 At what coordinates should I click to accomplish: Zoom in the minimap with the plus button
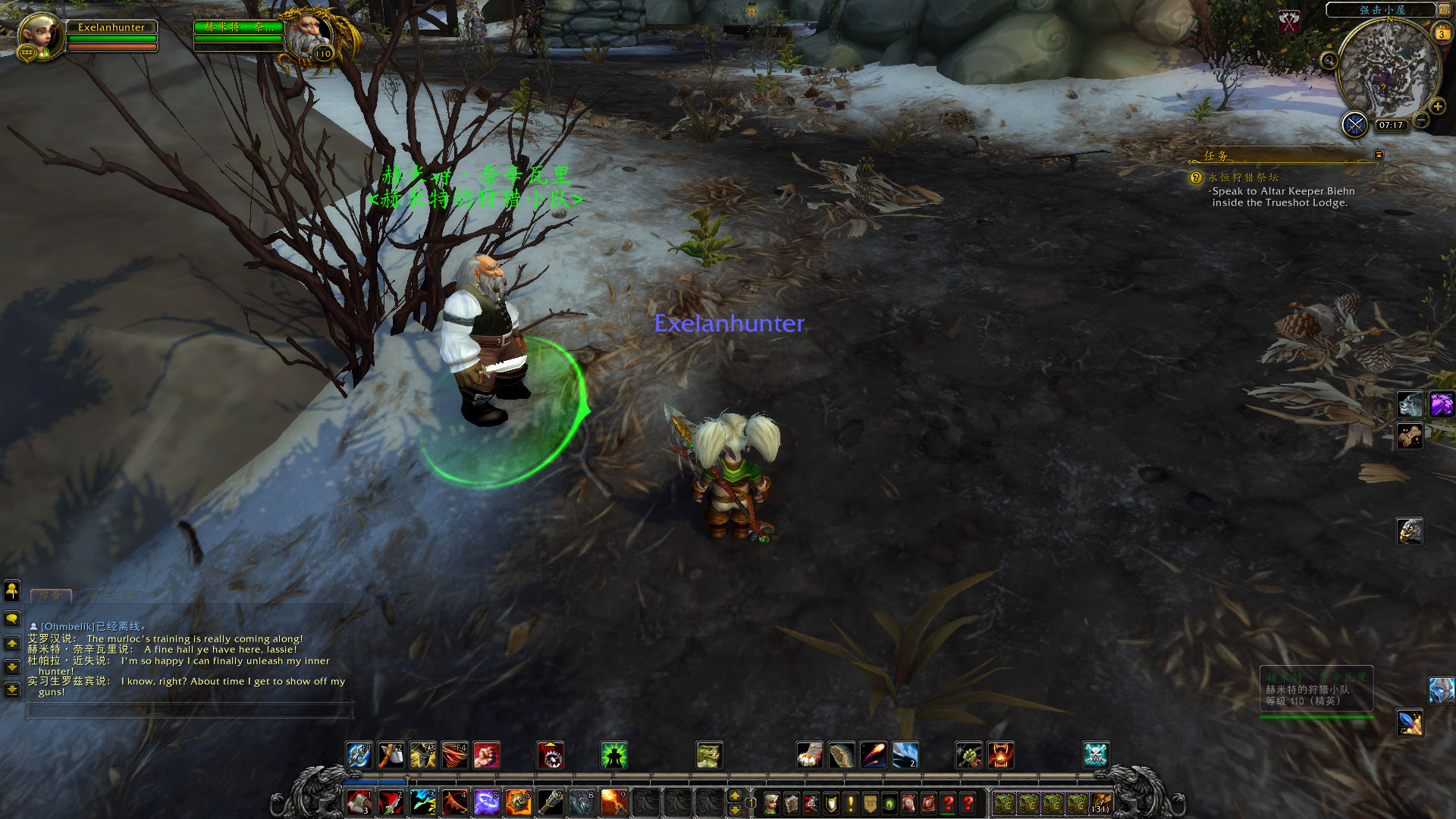pyautogui.click(x=1437, y=107)
